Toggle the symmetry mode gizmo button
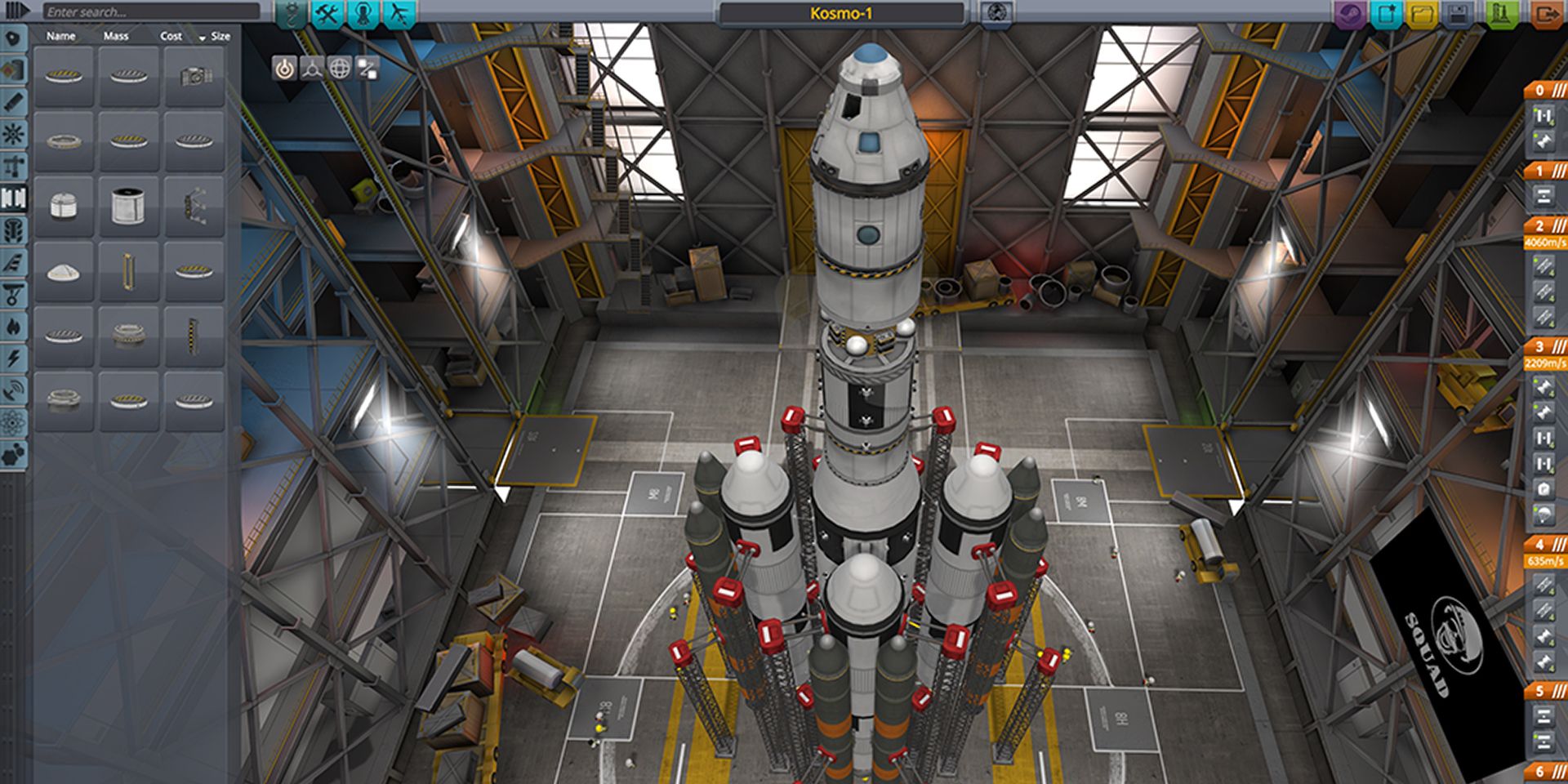The image size is (1568, 784). [x=311, y=69]
